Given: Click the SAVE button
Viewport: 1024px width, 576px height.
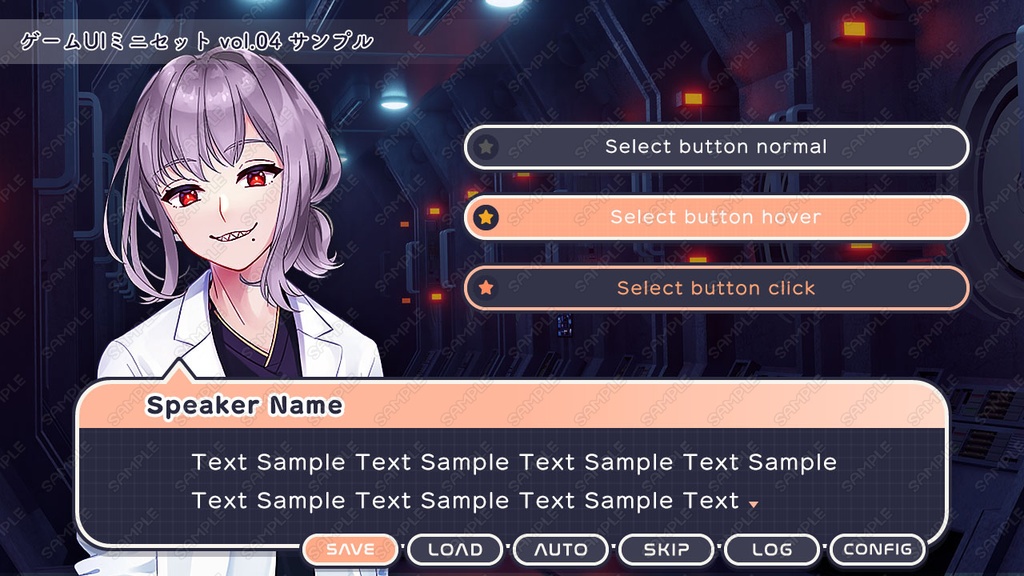Looking at the screenshot, I should 350,550.
